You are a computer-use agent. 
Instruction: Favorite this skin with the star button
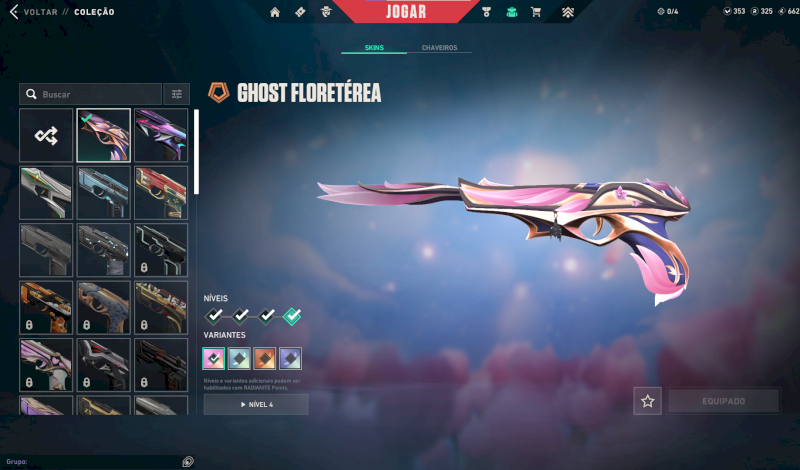click(x=647, y=401)
